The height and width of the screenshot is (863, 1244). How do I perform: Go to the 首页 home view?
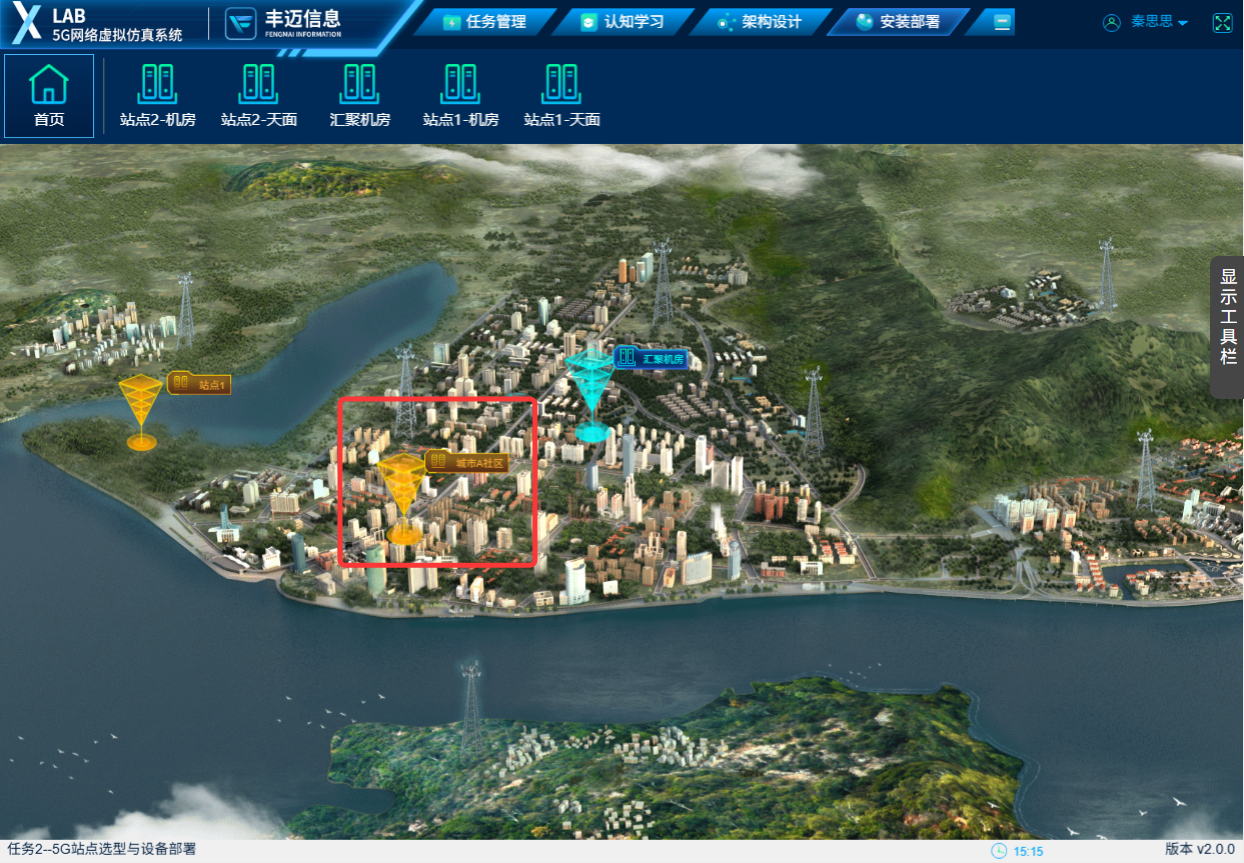[49, 96]
